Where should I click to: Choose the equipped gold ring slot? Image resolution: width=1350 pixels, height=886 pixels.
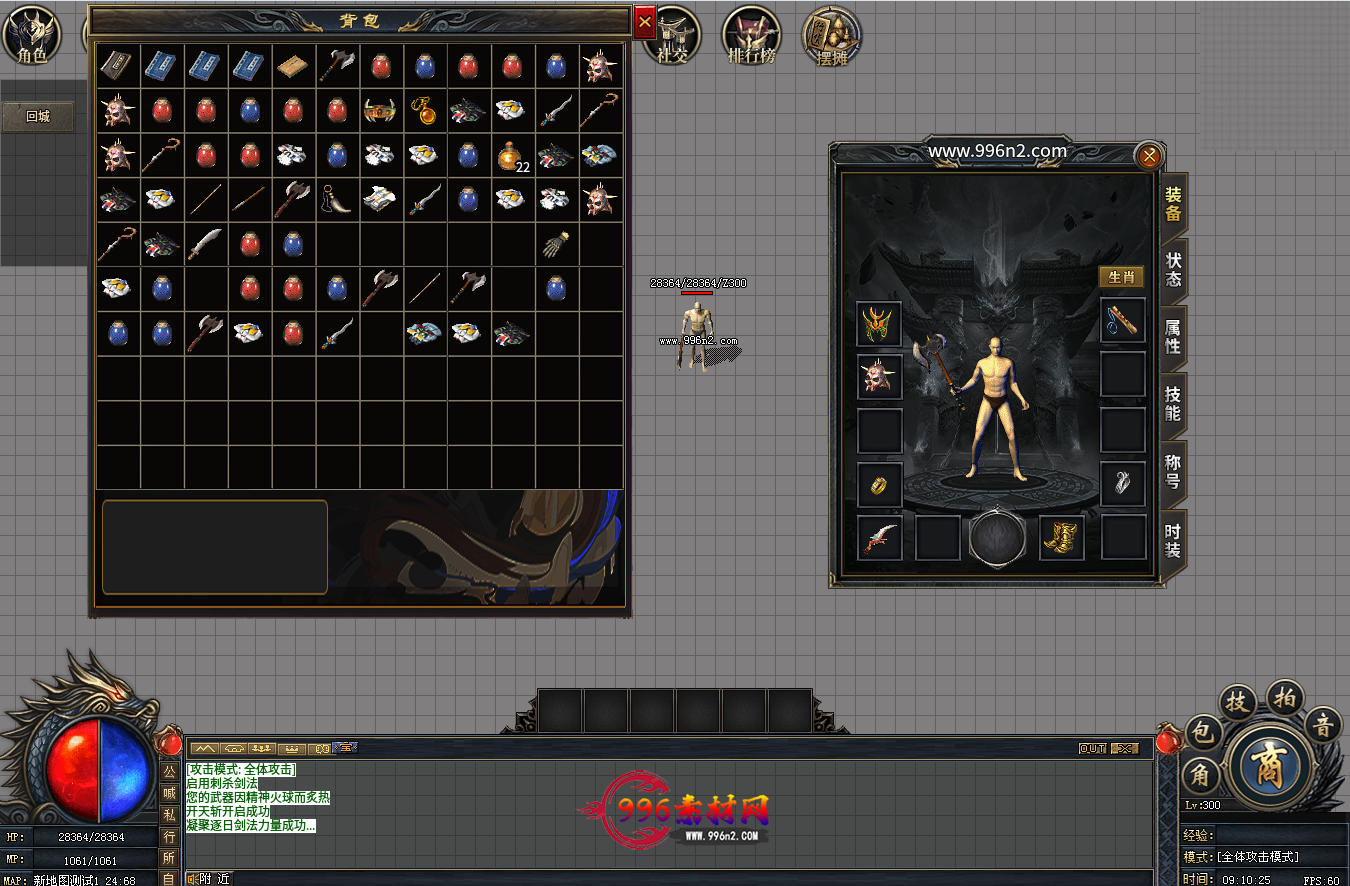click(x=879, y=484)
